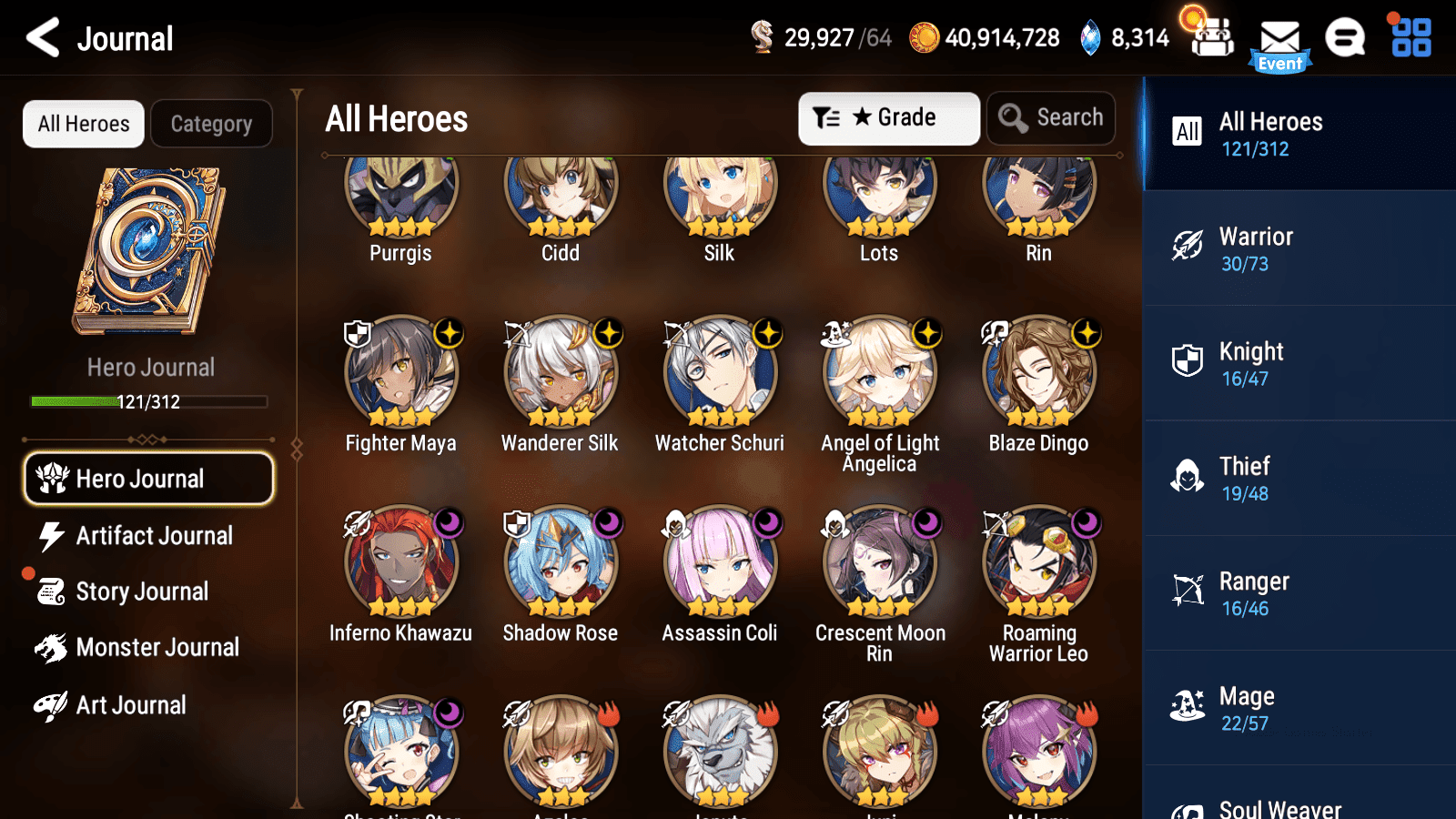
Task: Open the hero Search function
Action: 1051,117
